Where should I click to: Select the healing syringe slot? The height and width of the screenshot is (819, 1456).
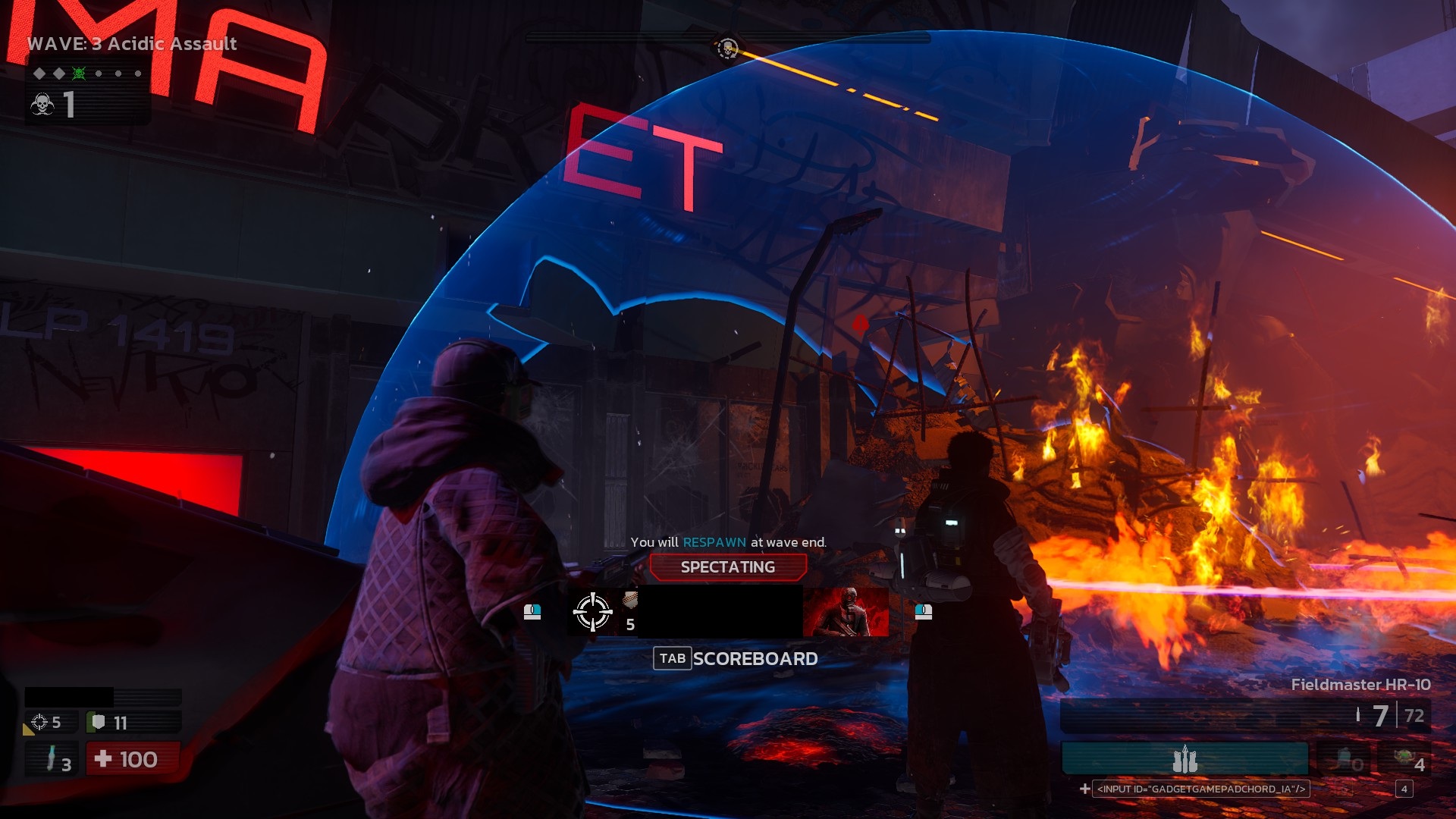pos(52,759)
